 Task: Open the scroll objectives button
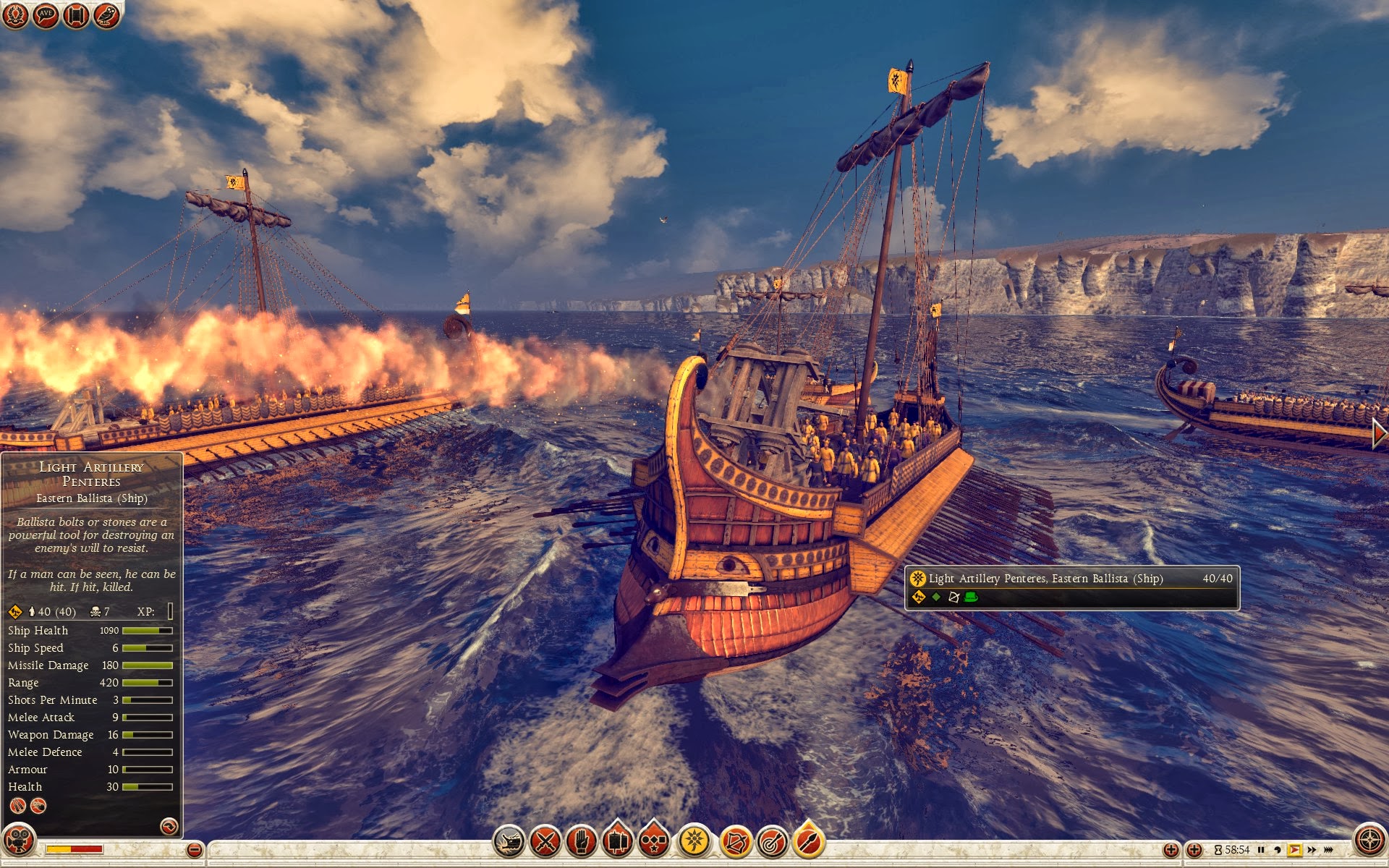[x=76, y=15]
